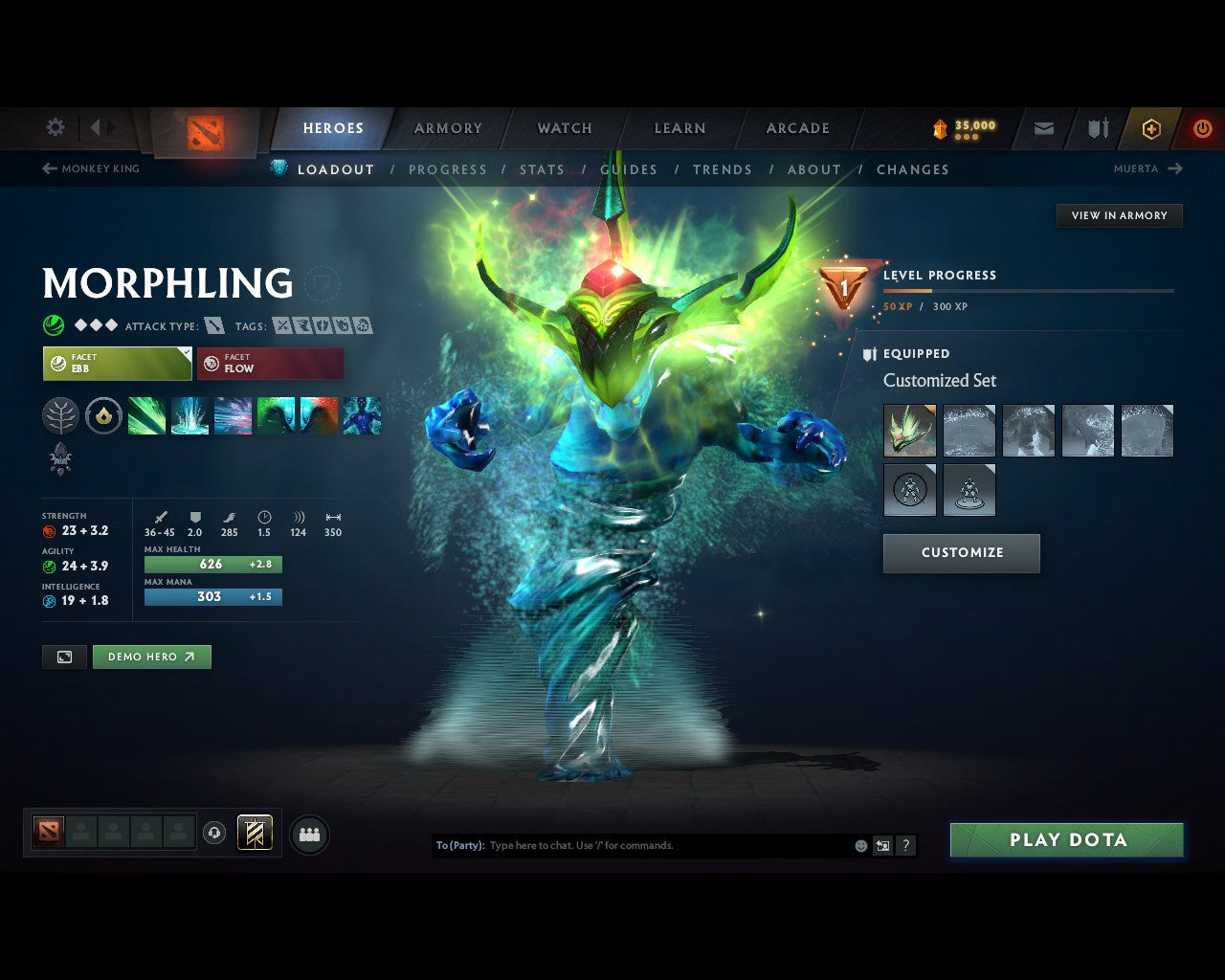
Task: Select the power/exit button in top right
Action: (1203, 127)
